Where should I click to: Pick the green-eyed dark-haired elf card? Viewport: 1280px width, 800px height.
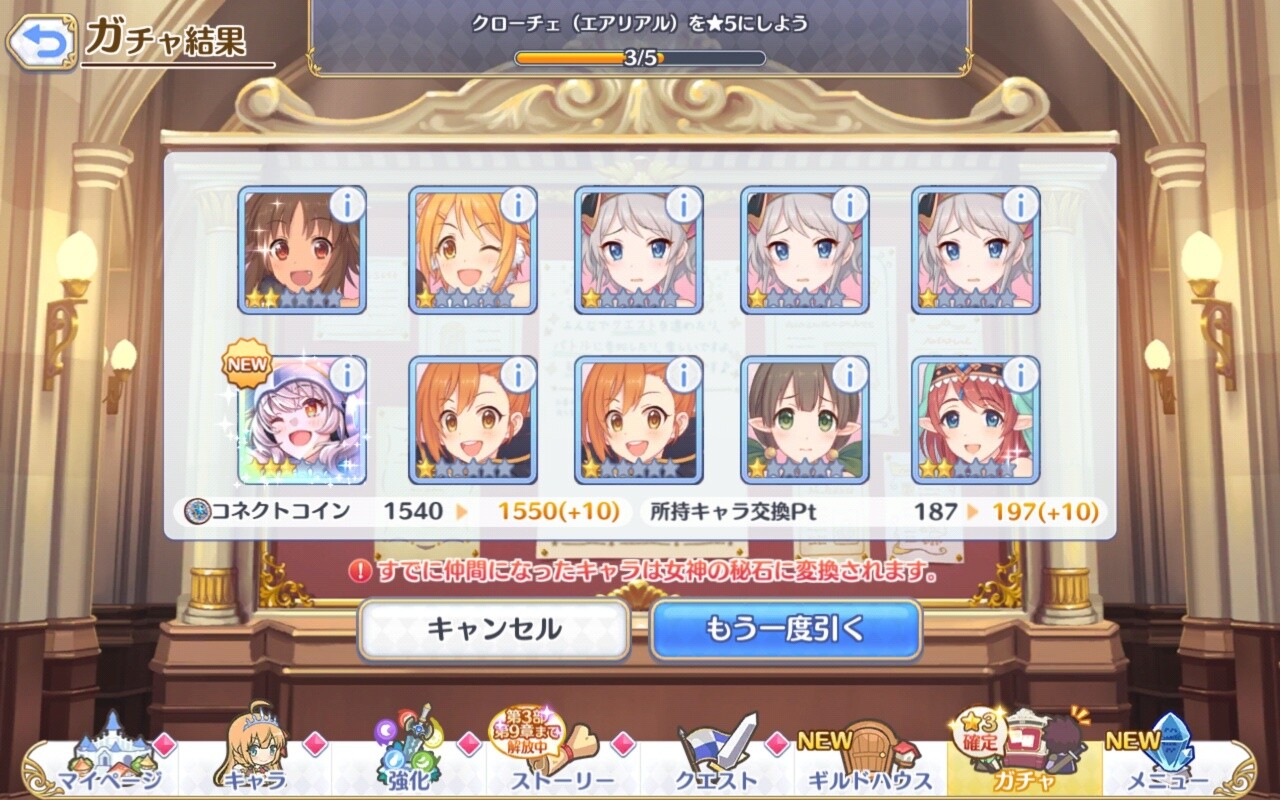(805, 420)
